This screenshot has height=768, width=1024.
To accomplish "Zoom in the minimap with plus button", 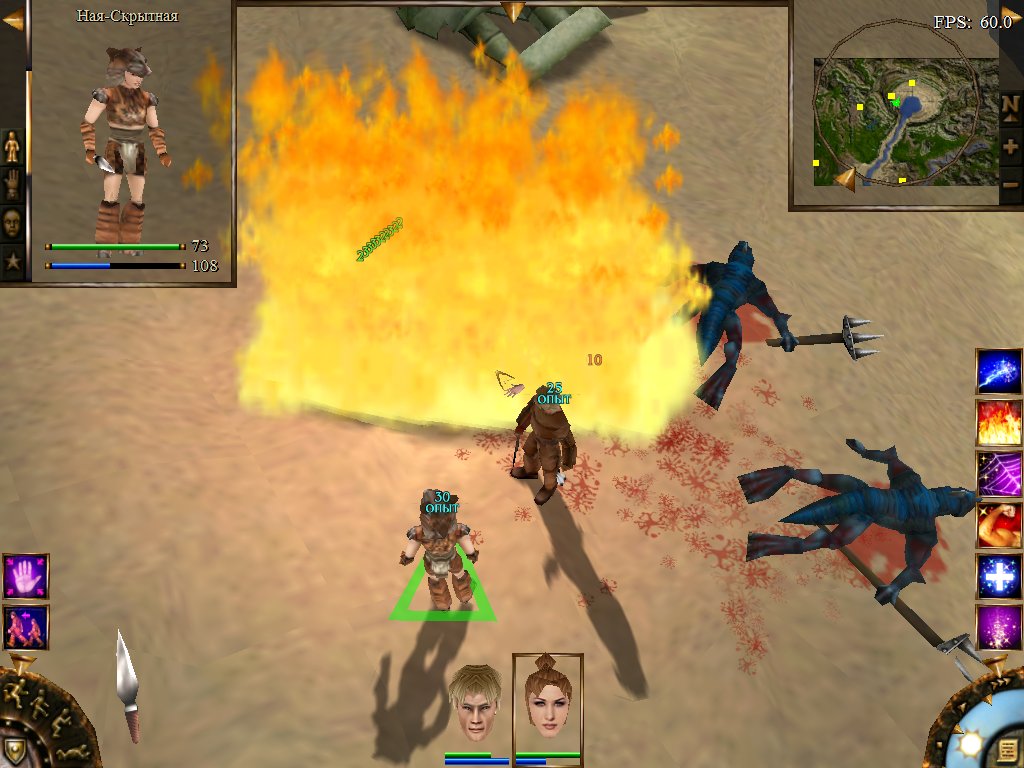I will [x=1010, y=146].
